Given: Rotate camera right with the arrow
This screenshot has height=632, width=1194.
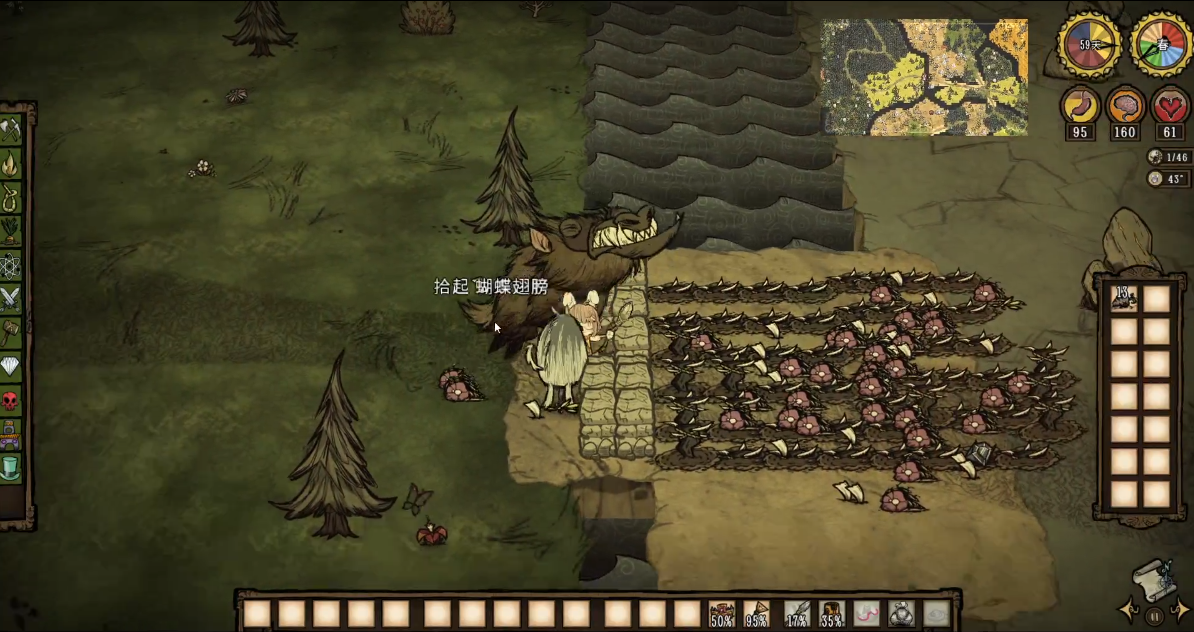Looking at the screenshot, I should pos(1180,608).
